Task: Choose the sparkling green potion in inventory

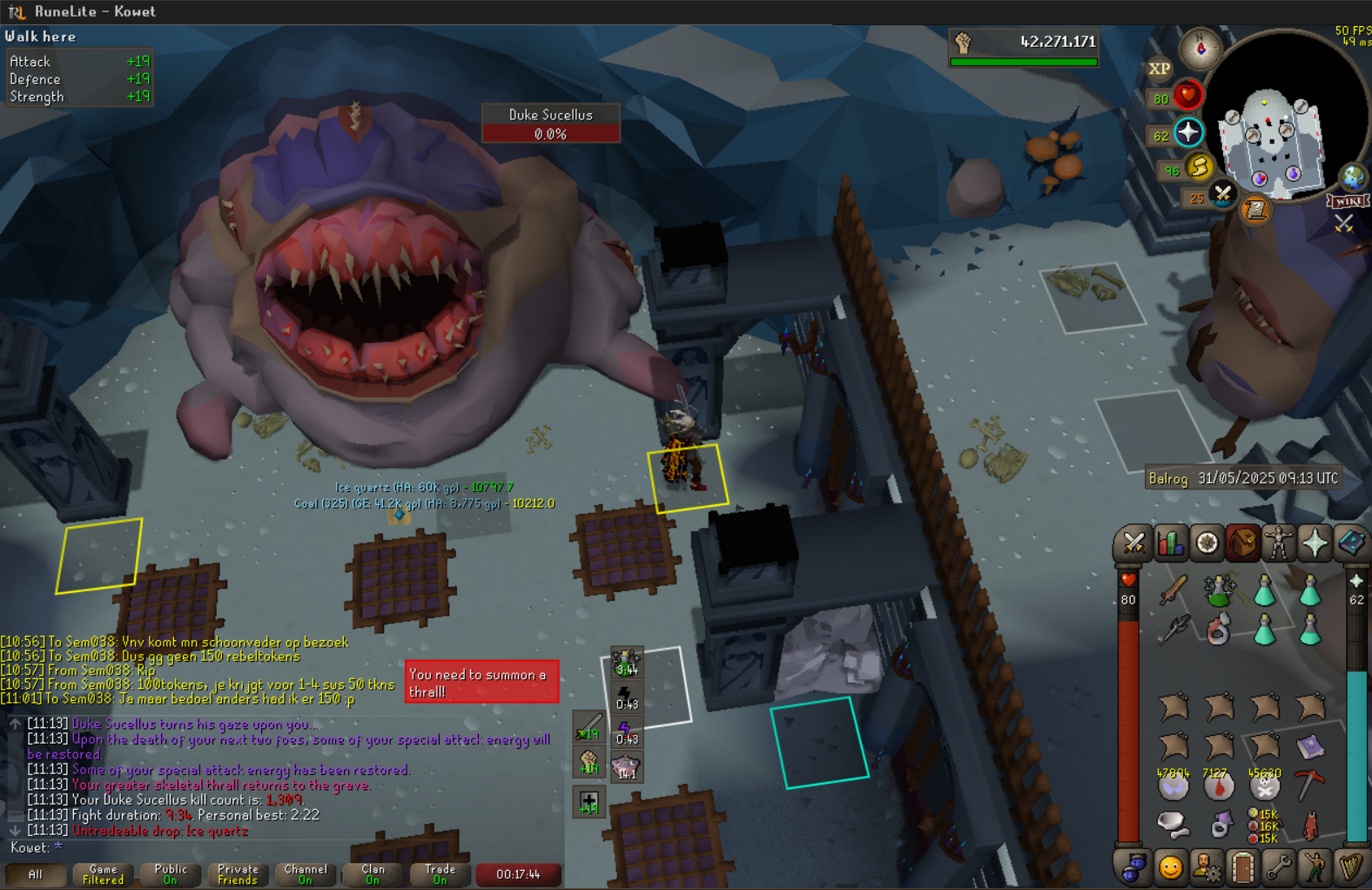Action: (1219, 591)
